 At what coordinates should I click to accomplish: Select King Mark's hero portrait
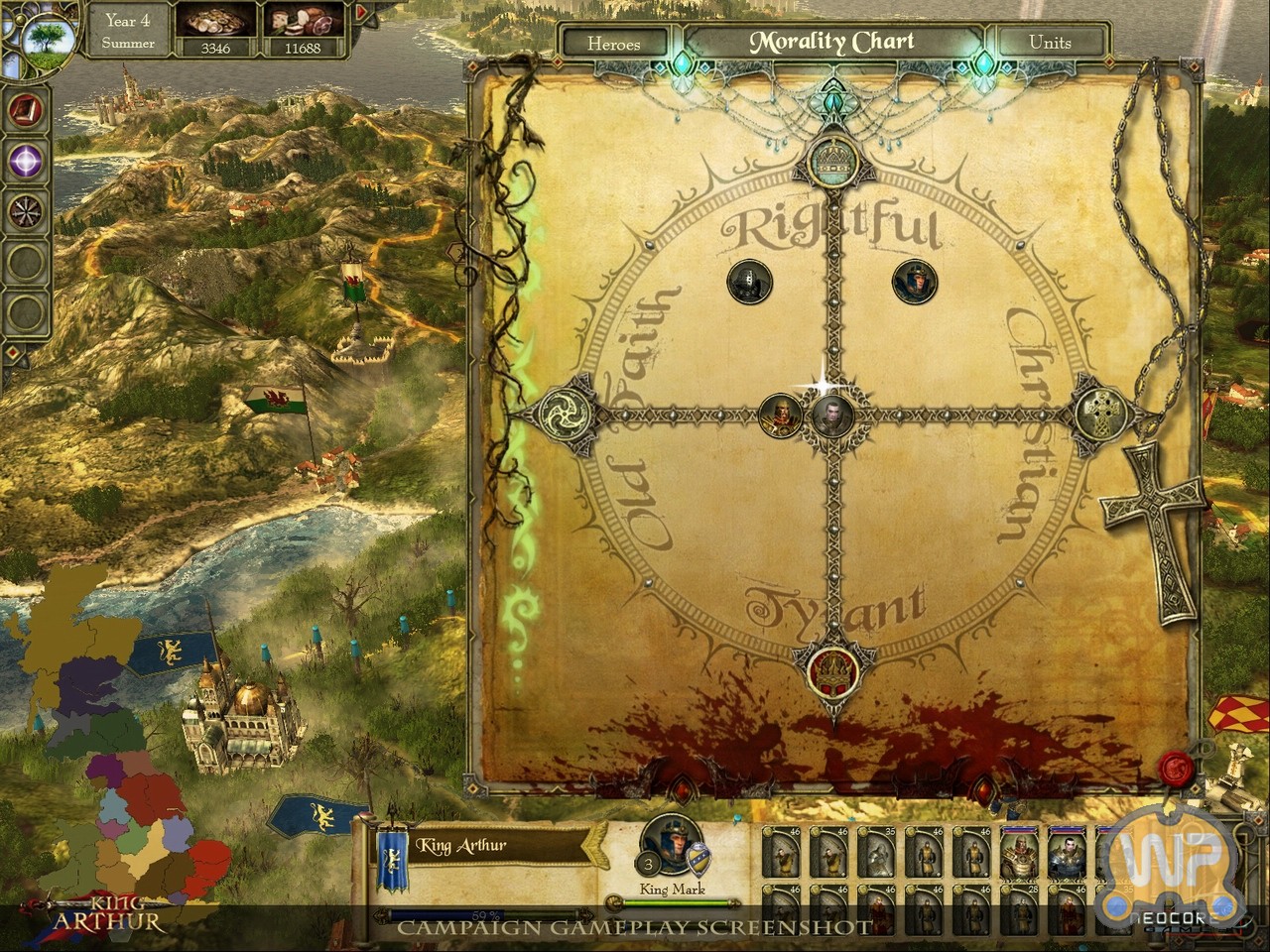(672, 846)
